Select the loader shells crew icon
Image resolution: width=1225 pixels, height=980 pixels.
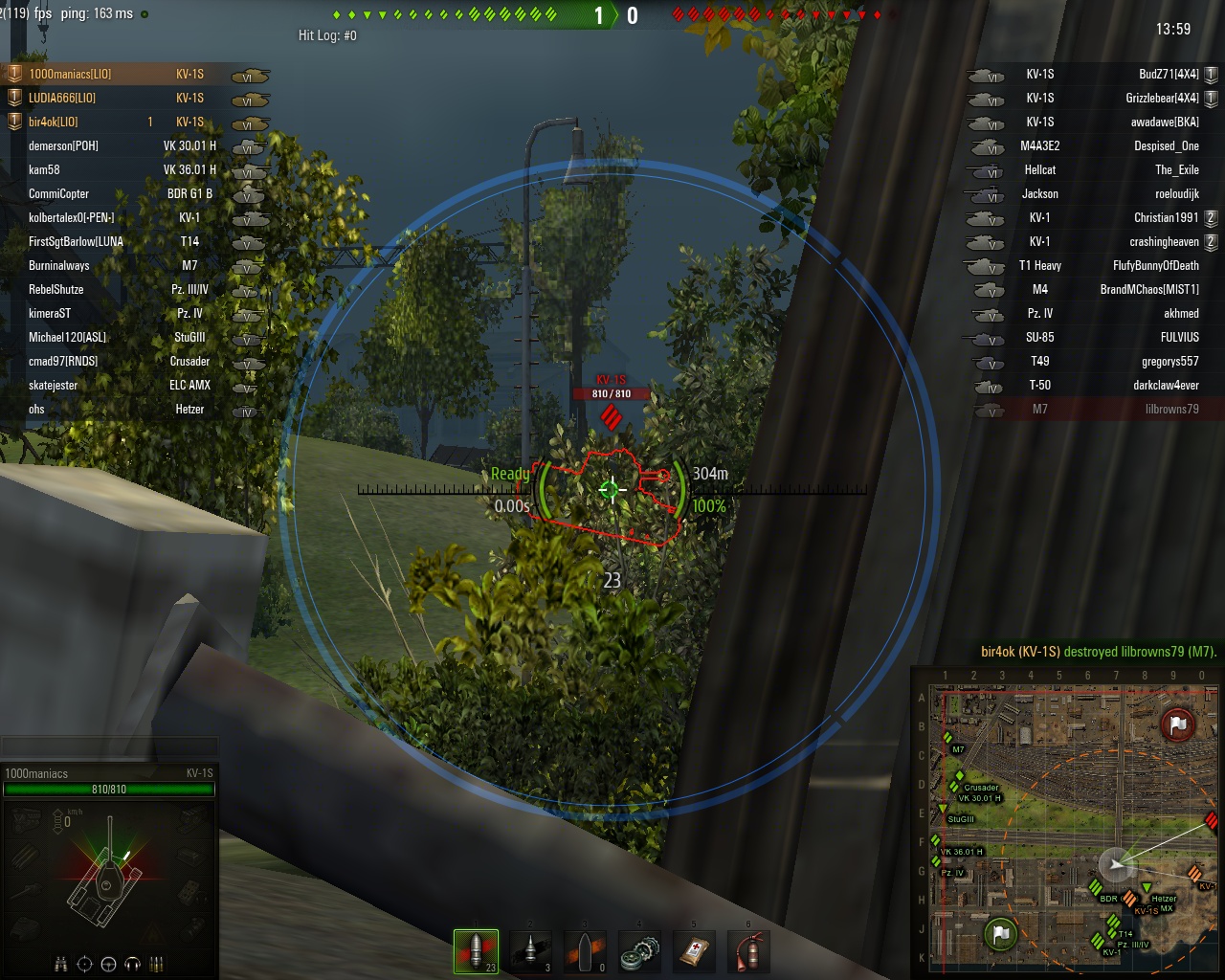tap(157, 964)
